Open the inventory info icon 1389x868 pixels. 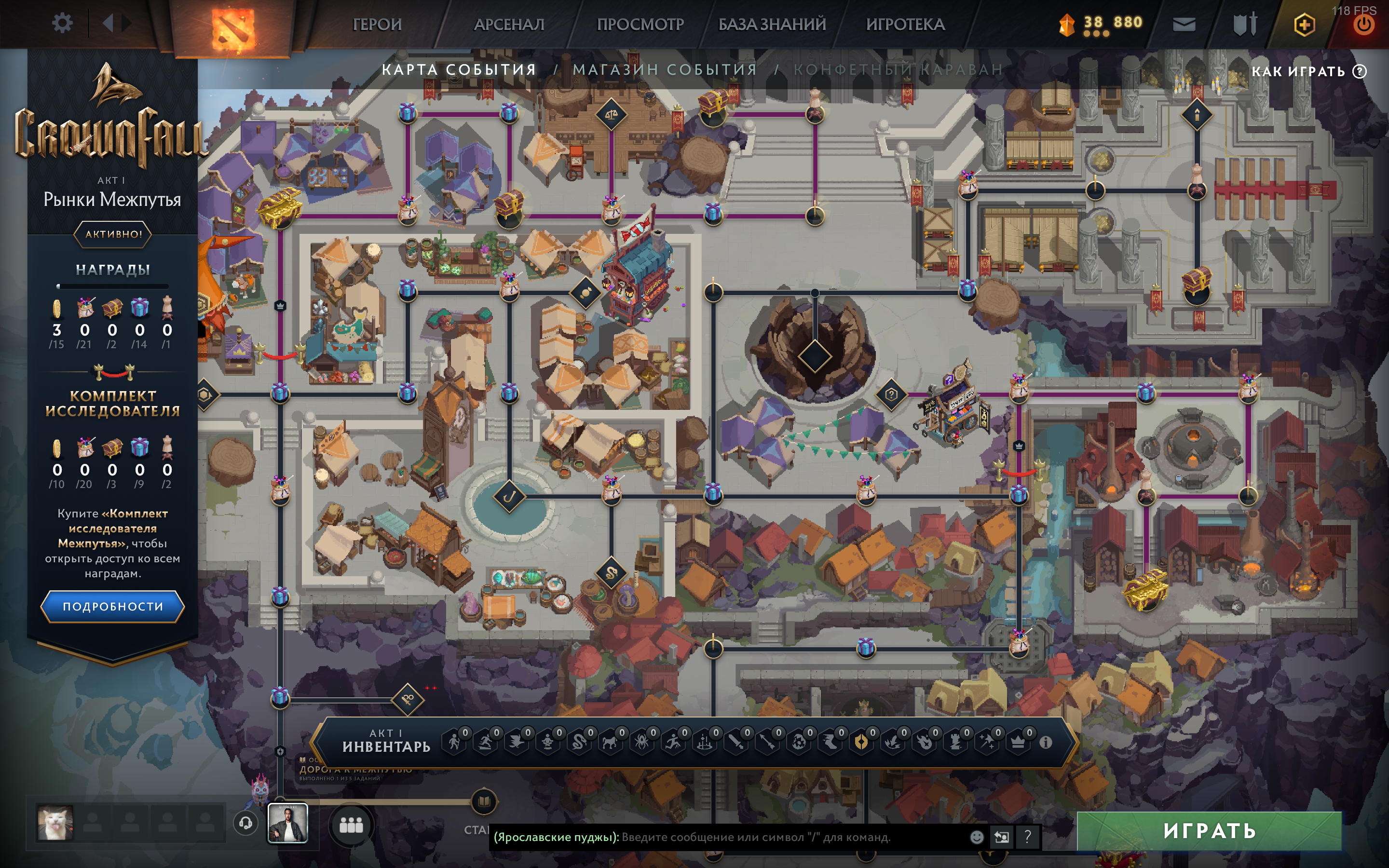pyautogui.click(x=1045, y=742)
